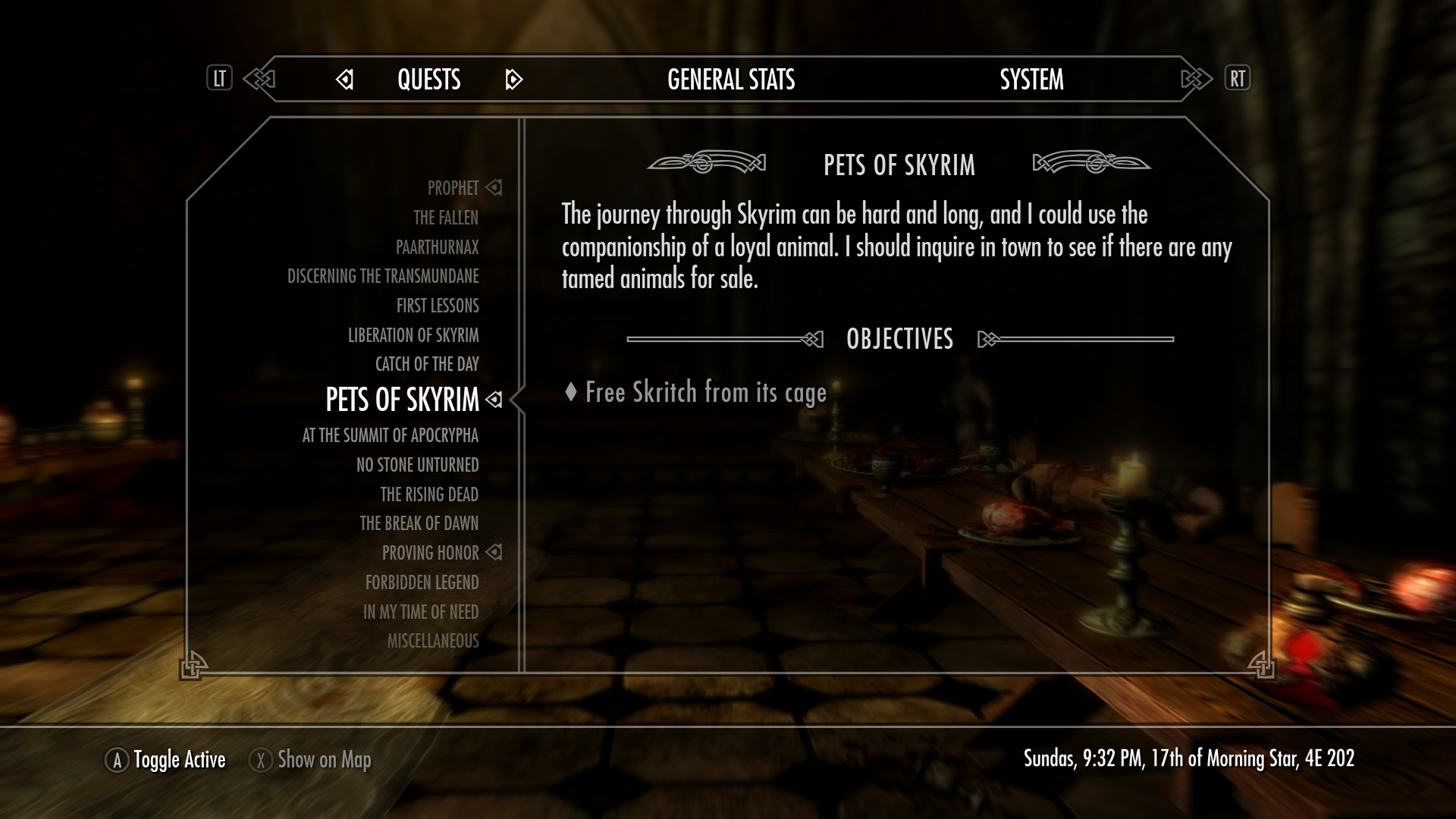1456x819 pixels.
Task: Click the RT trigger icon top right
Action: (1238, 78)
